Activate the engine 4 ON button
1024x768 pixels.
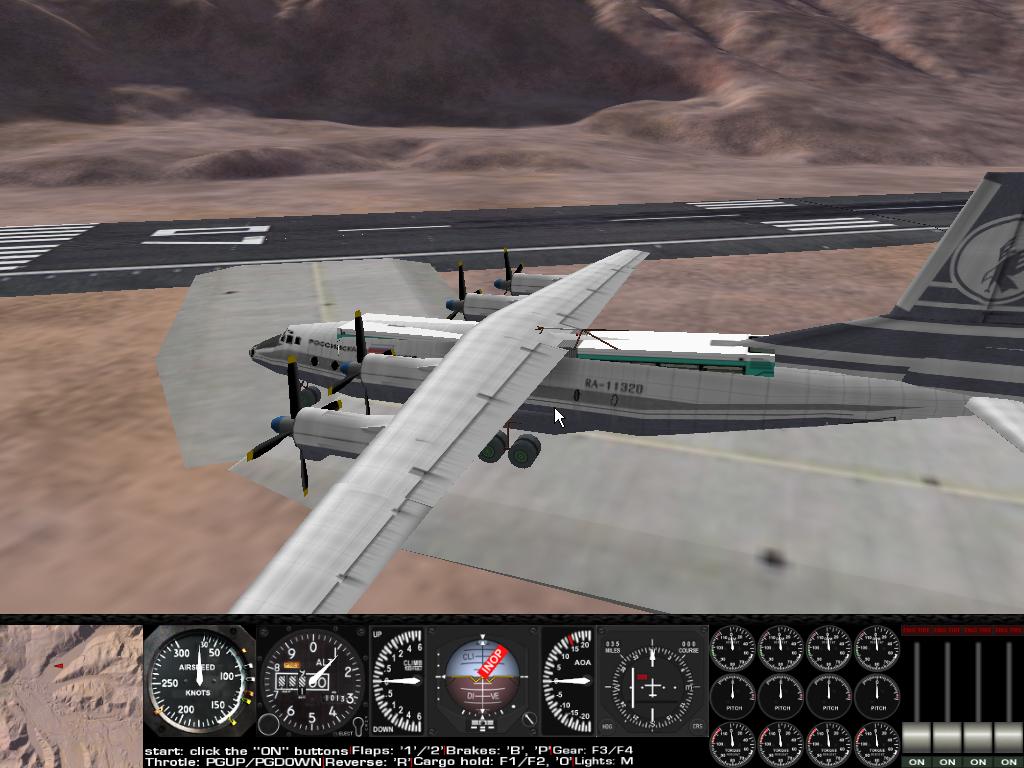click(1008, 762)
